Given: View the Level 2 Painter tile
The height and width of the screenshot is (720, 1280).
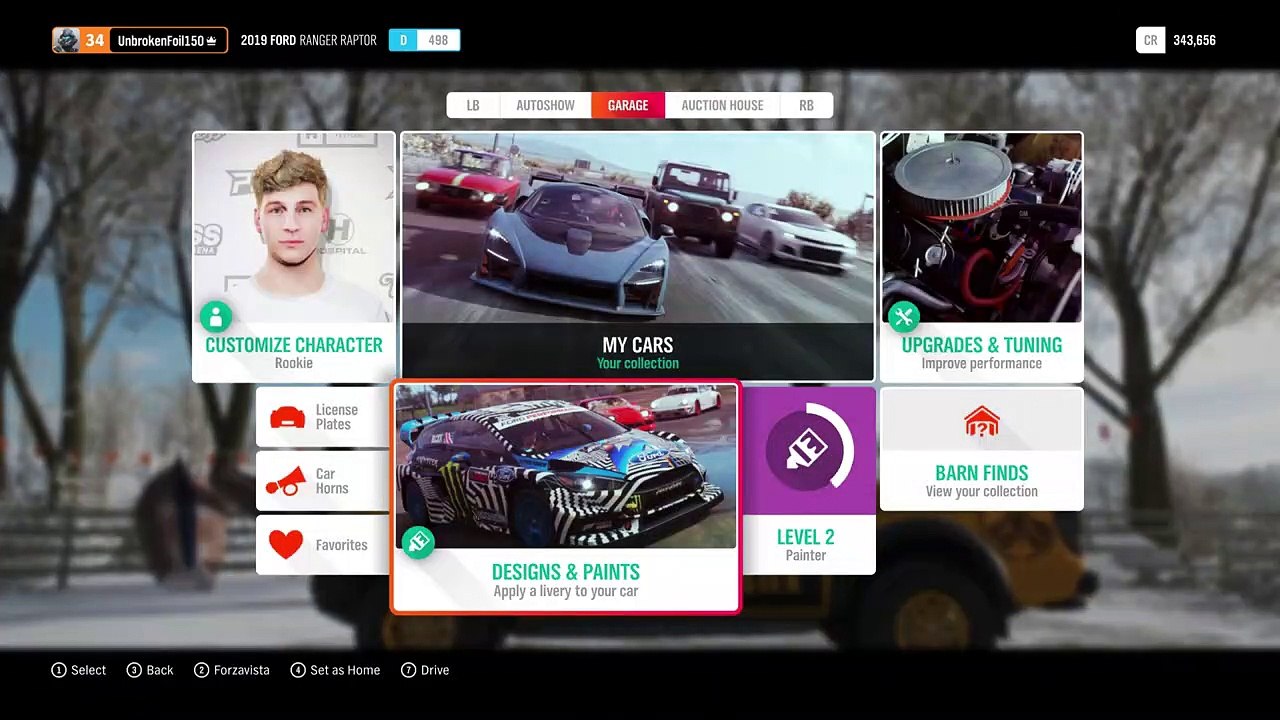Looking at the screenshot, I should 808,481.
